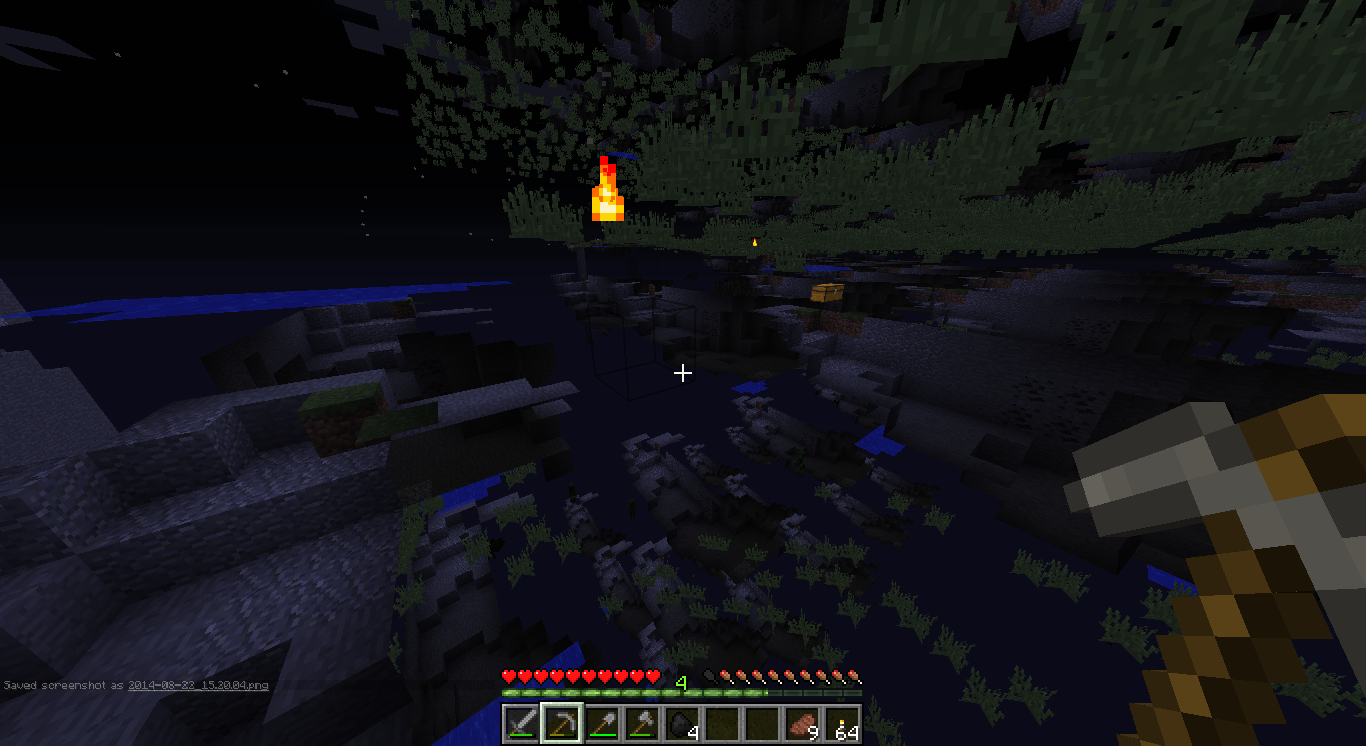
Task: Select the pickaxe hotbar slot
Action: [x=561, y=722]
